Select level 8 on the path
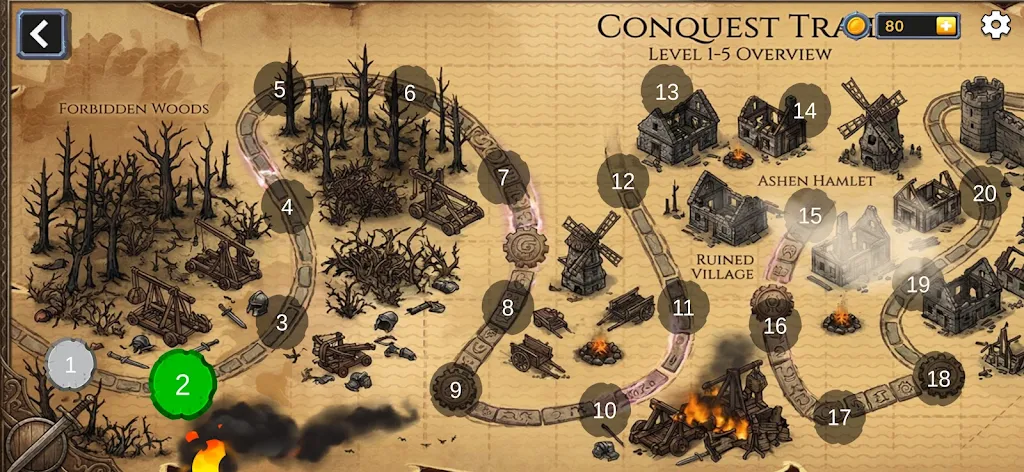The height and width of the screenshot is (472, 1024). pos(508,307)
